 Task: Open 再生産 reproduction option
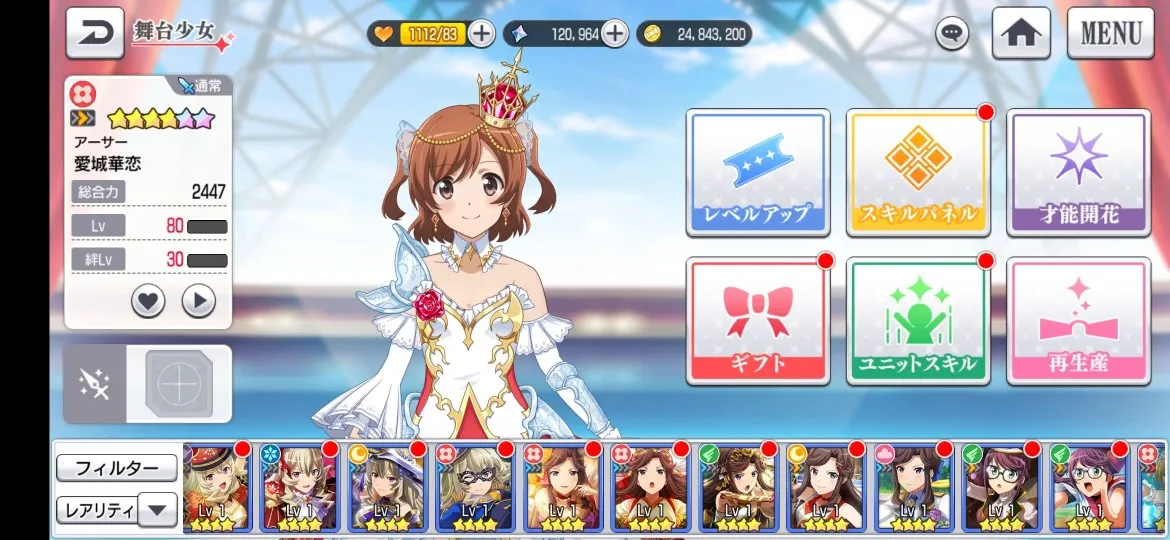pyautogui.click(x=1078, y=320)
